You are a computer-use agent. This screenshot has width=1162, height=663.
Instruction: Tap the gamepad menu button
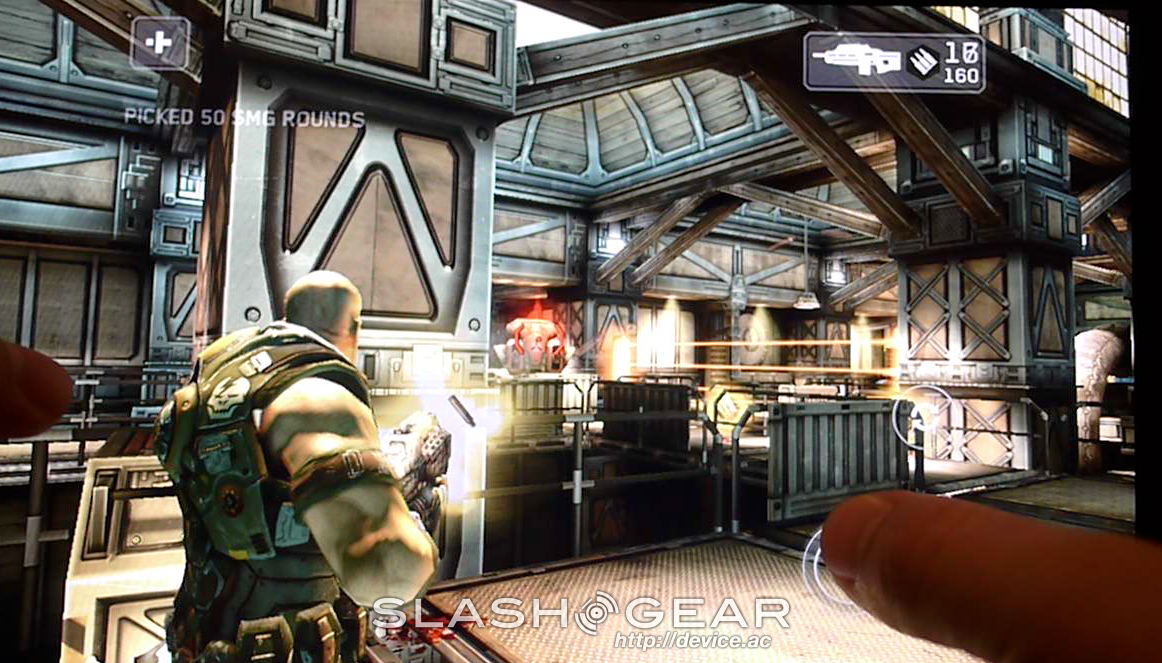tap(160, 42)
